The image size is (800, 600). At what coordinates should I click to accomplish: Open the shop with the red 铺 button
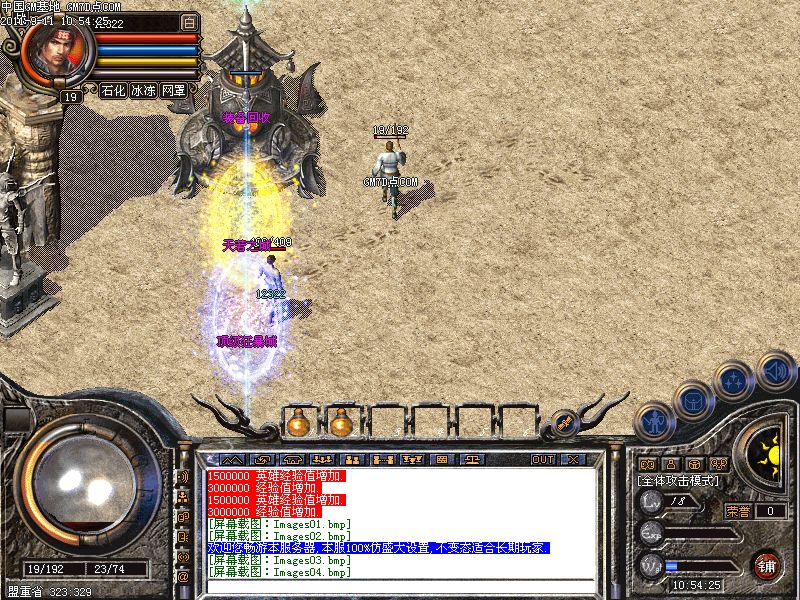(766, 565)
